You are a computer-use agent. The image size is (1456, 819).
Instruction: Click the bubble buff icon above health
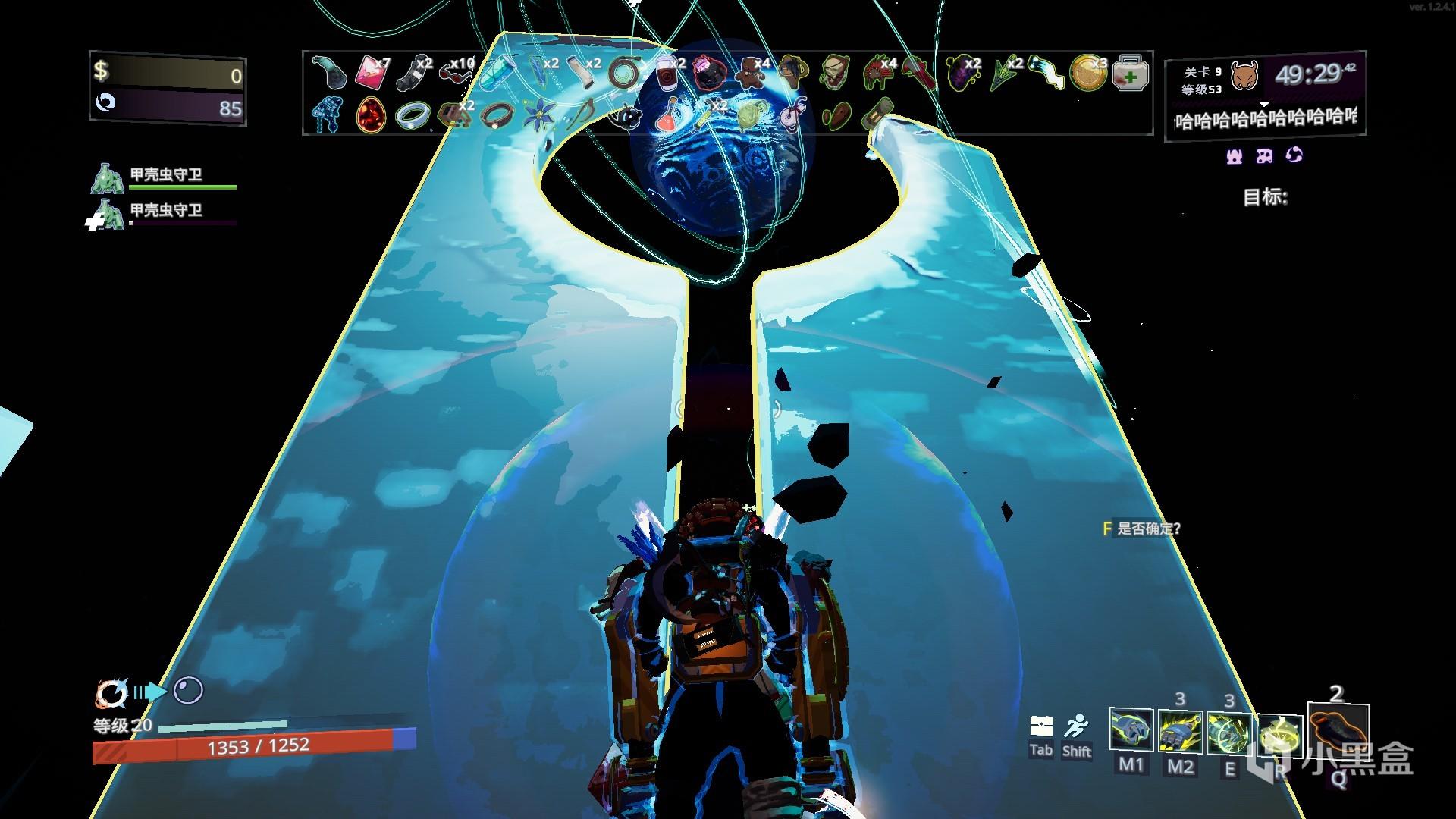188,691
